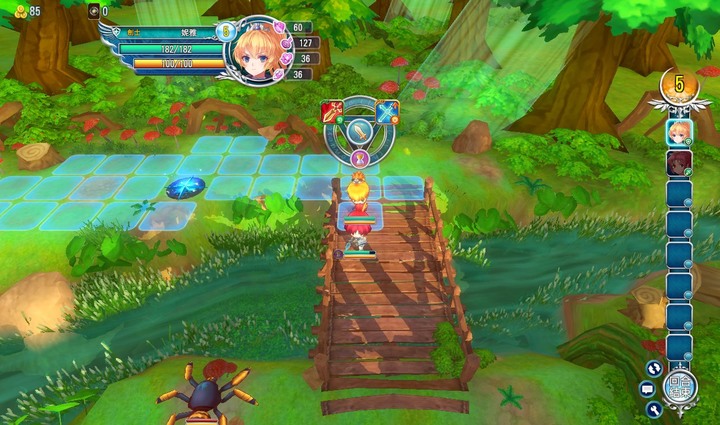Select the blonde character in turn order
720x425 pixels.
[679, 131]
